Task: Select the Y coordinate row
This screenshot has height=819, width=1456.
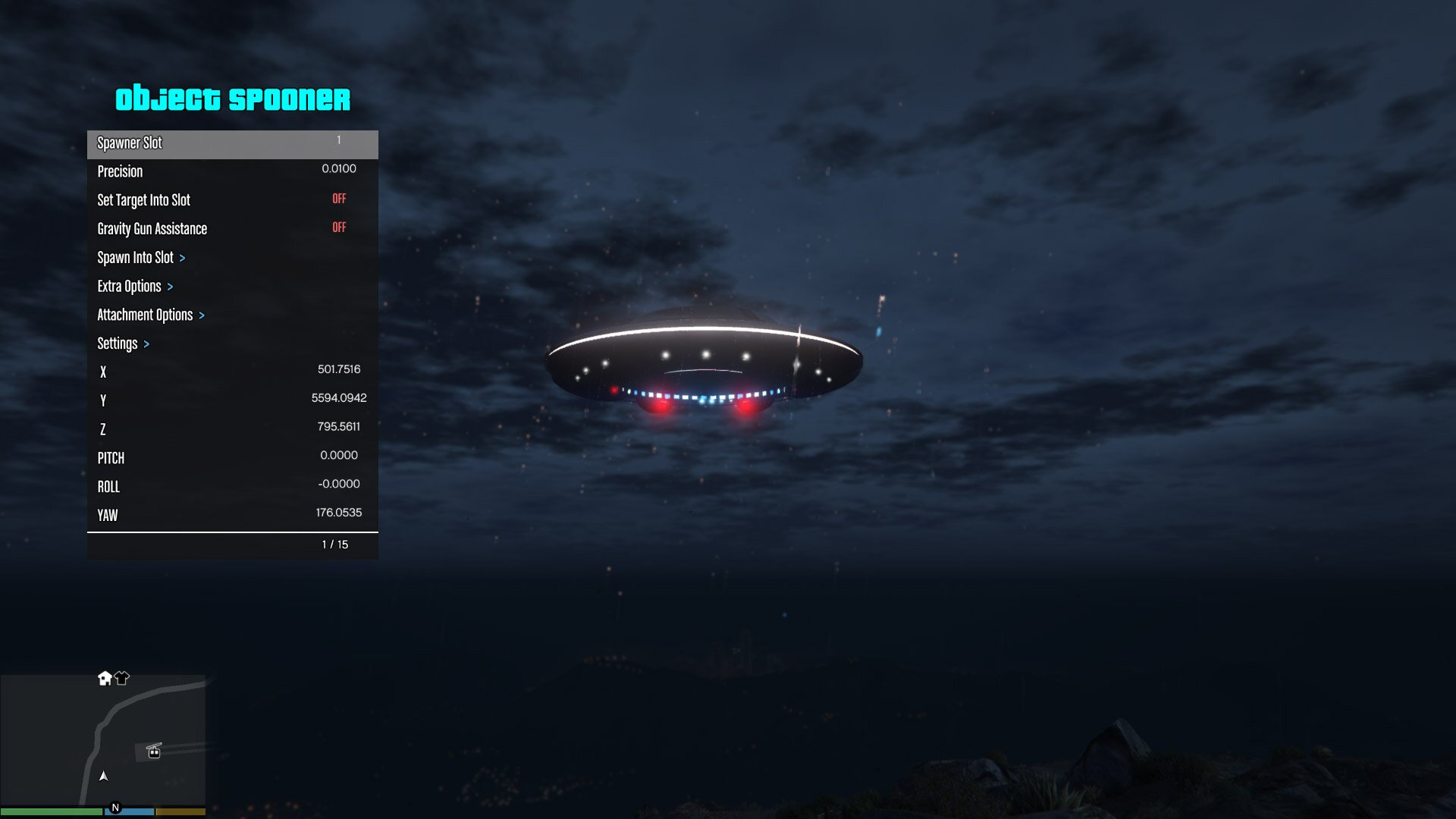Action: click(x=232, y=400)
